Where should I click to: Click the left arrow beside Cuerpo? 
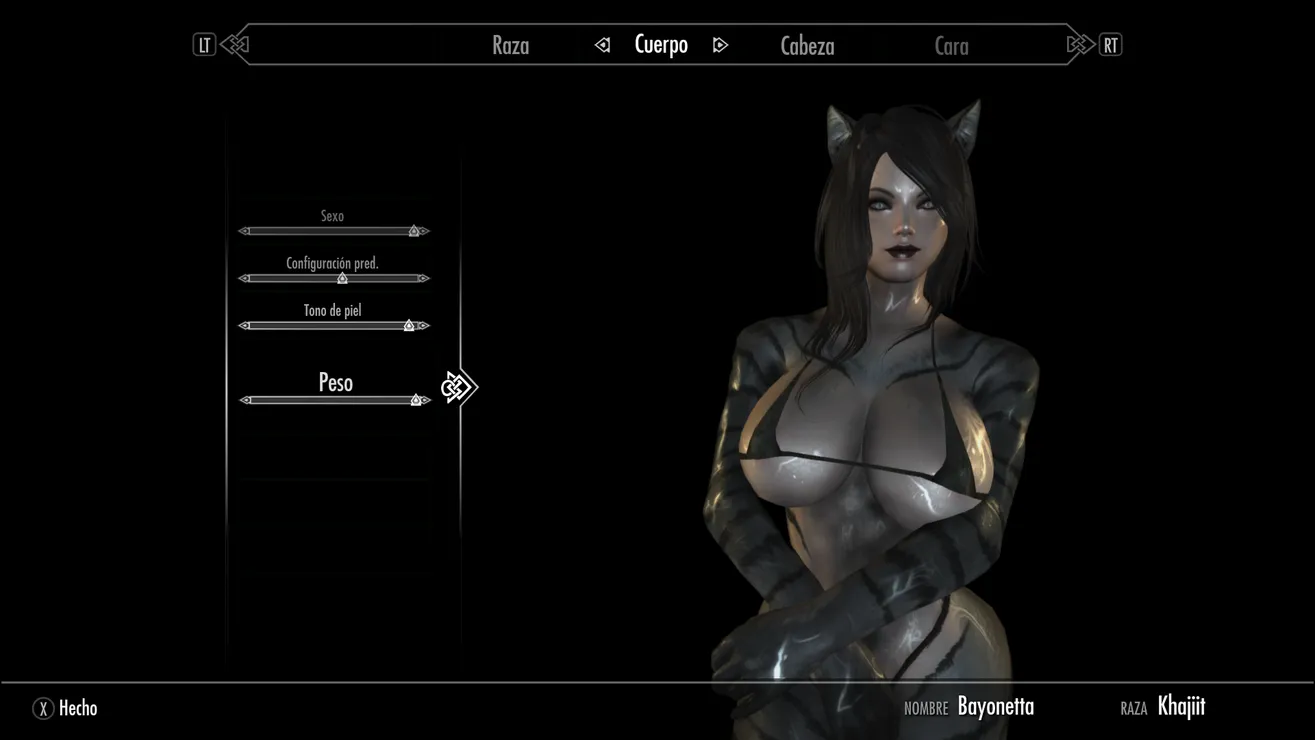602,45
